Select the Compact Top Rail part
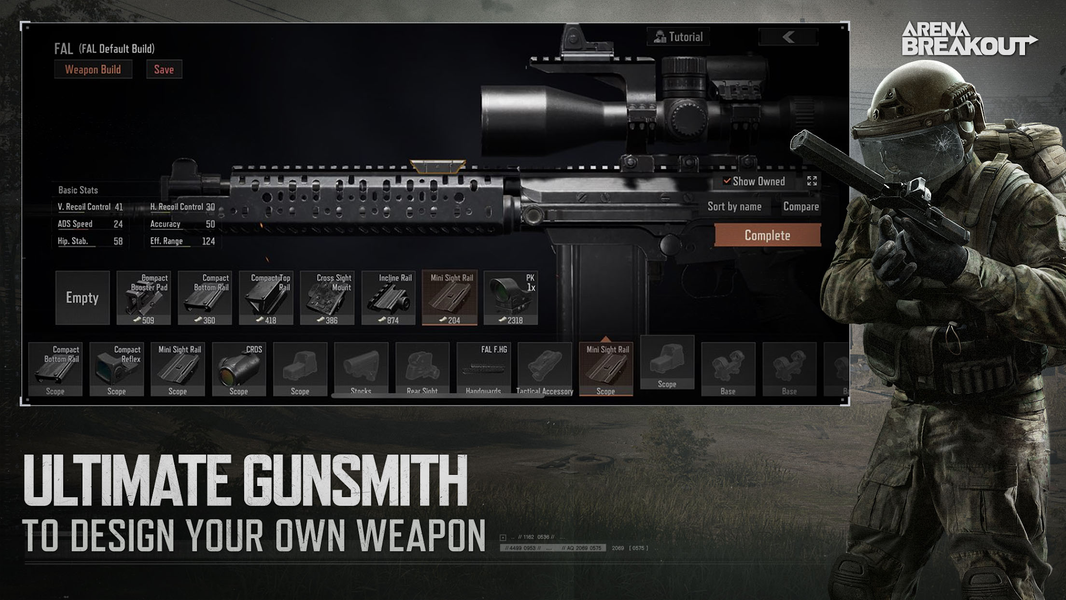 (x=266, y=298)
